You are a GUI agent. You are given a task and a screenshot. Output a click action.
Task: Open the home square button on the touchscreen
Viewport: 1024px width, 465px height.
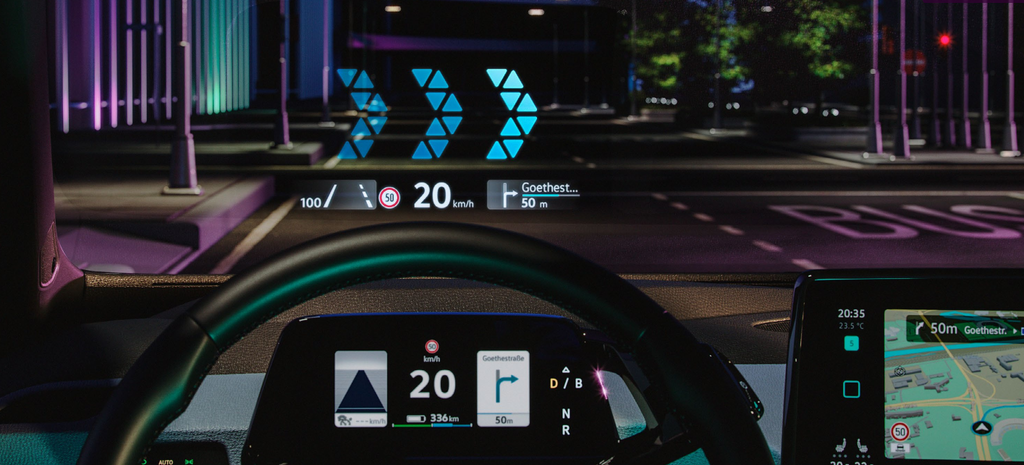tap(851, 389)
